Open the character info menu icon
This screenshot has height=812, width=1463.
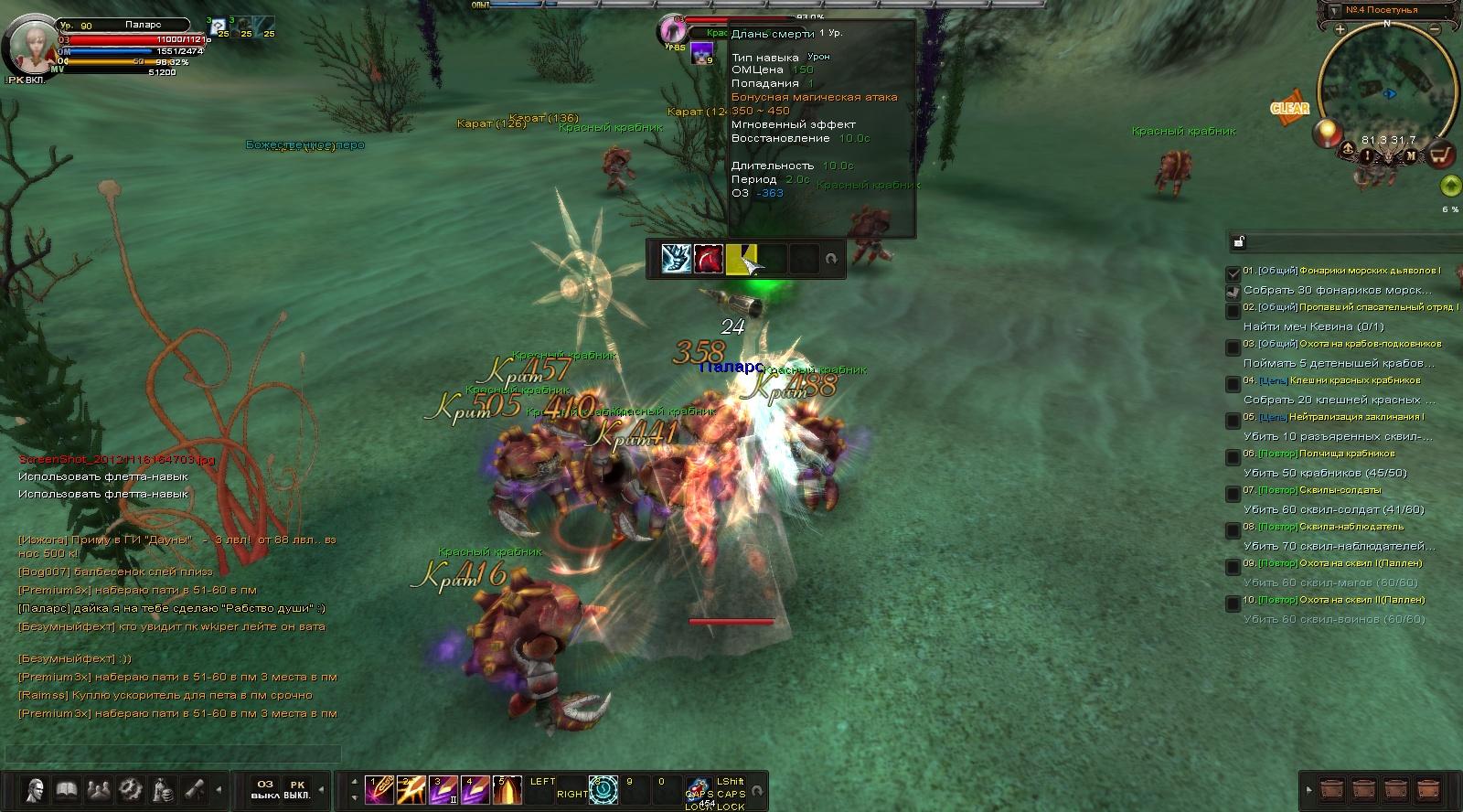point(36,788)
